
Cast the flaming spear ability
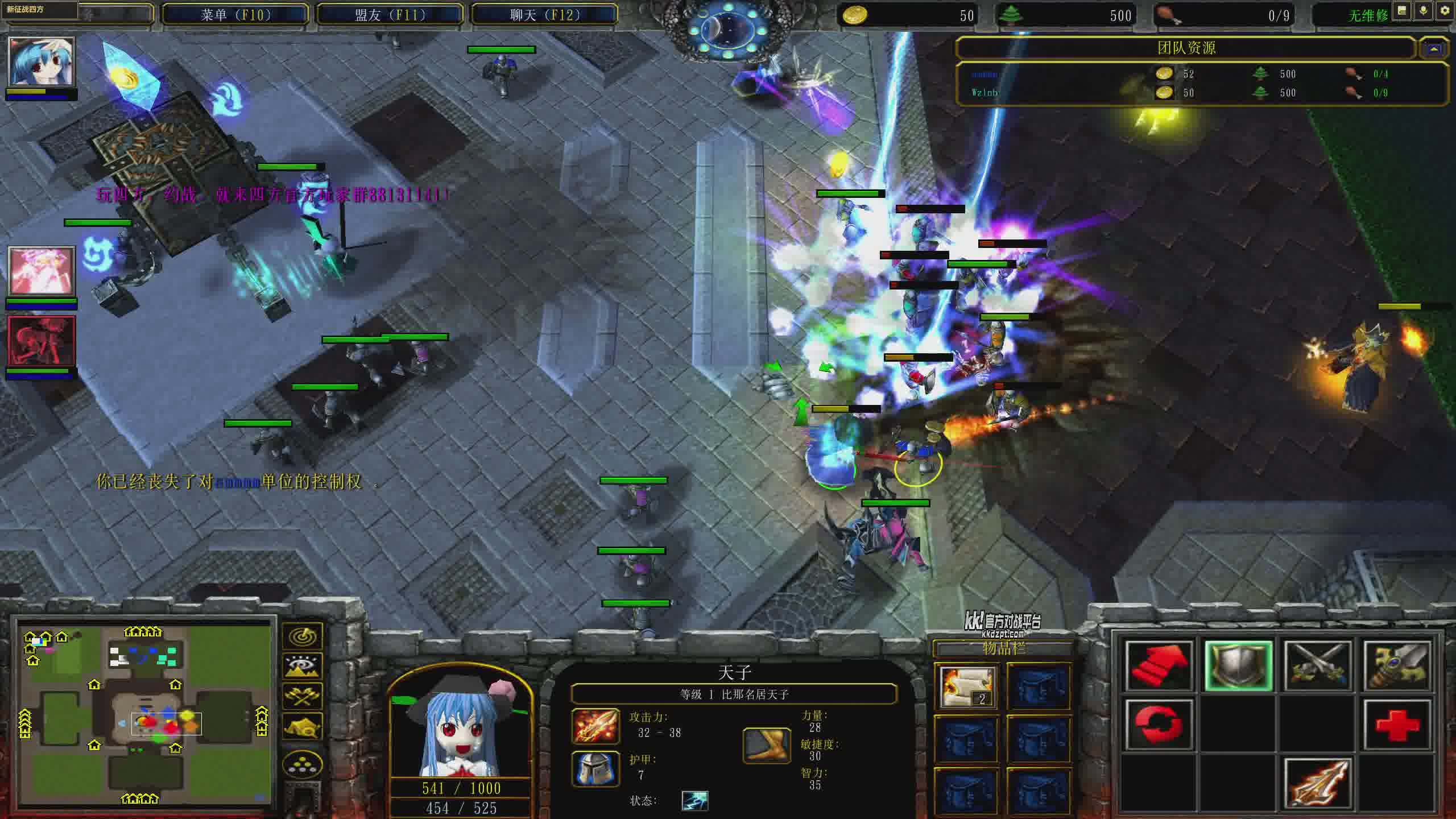pos(1317,784)
